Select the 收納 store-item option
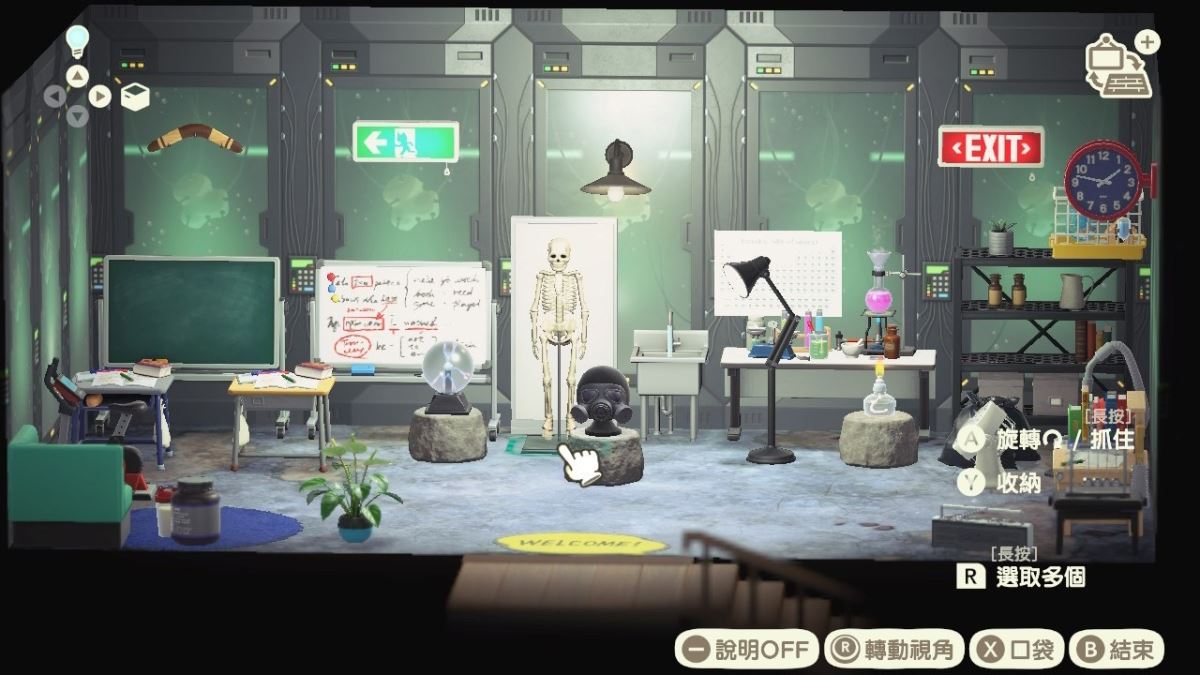The height and width of the screenshot is (675, 1200). (1001, 482)
